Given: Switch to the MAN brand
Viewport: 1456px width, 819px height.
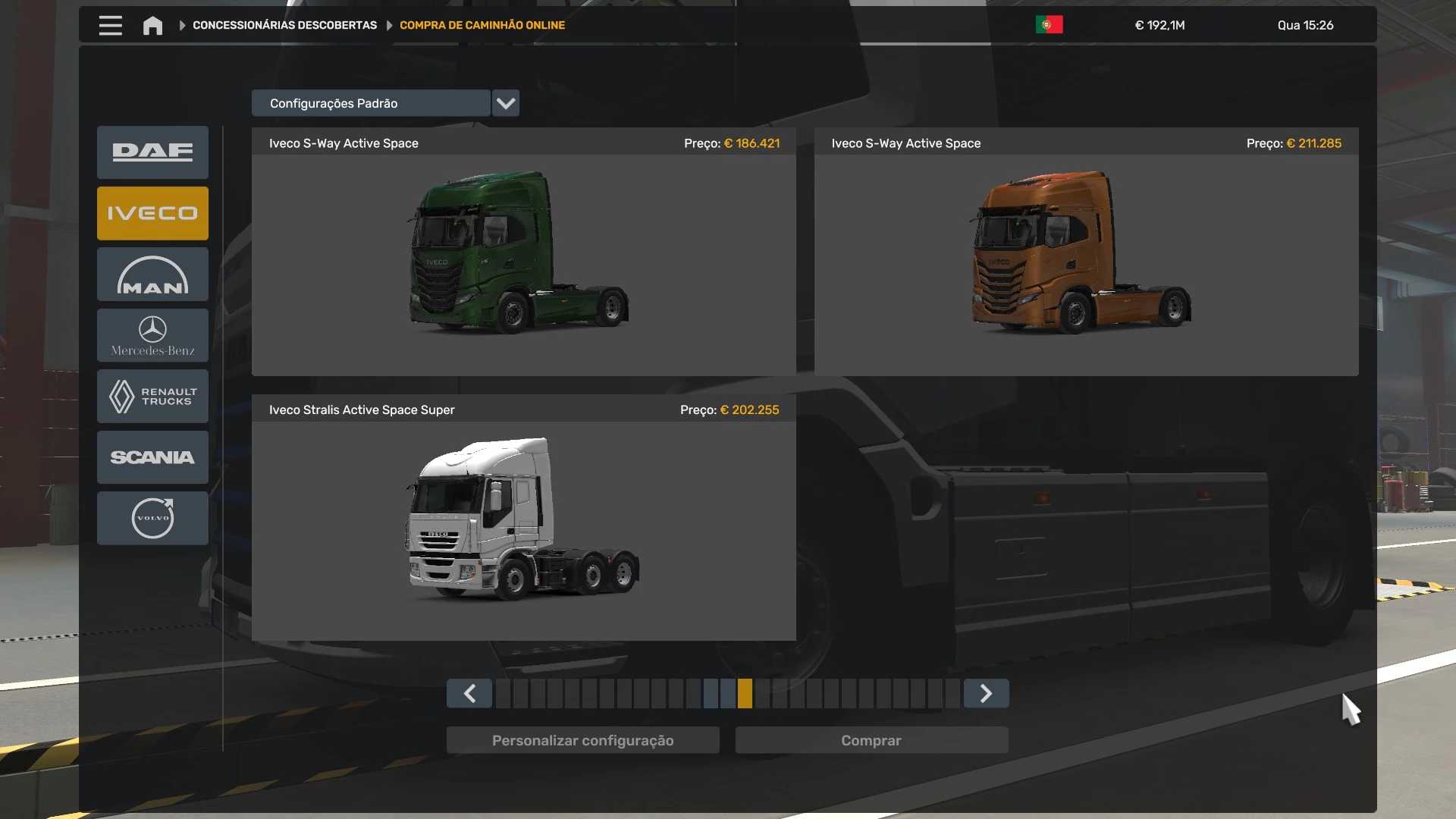Looking at the screenshot, I should [152, 275].
